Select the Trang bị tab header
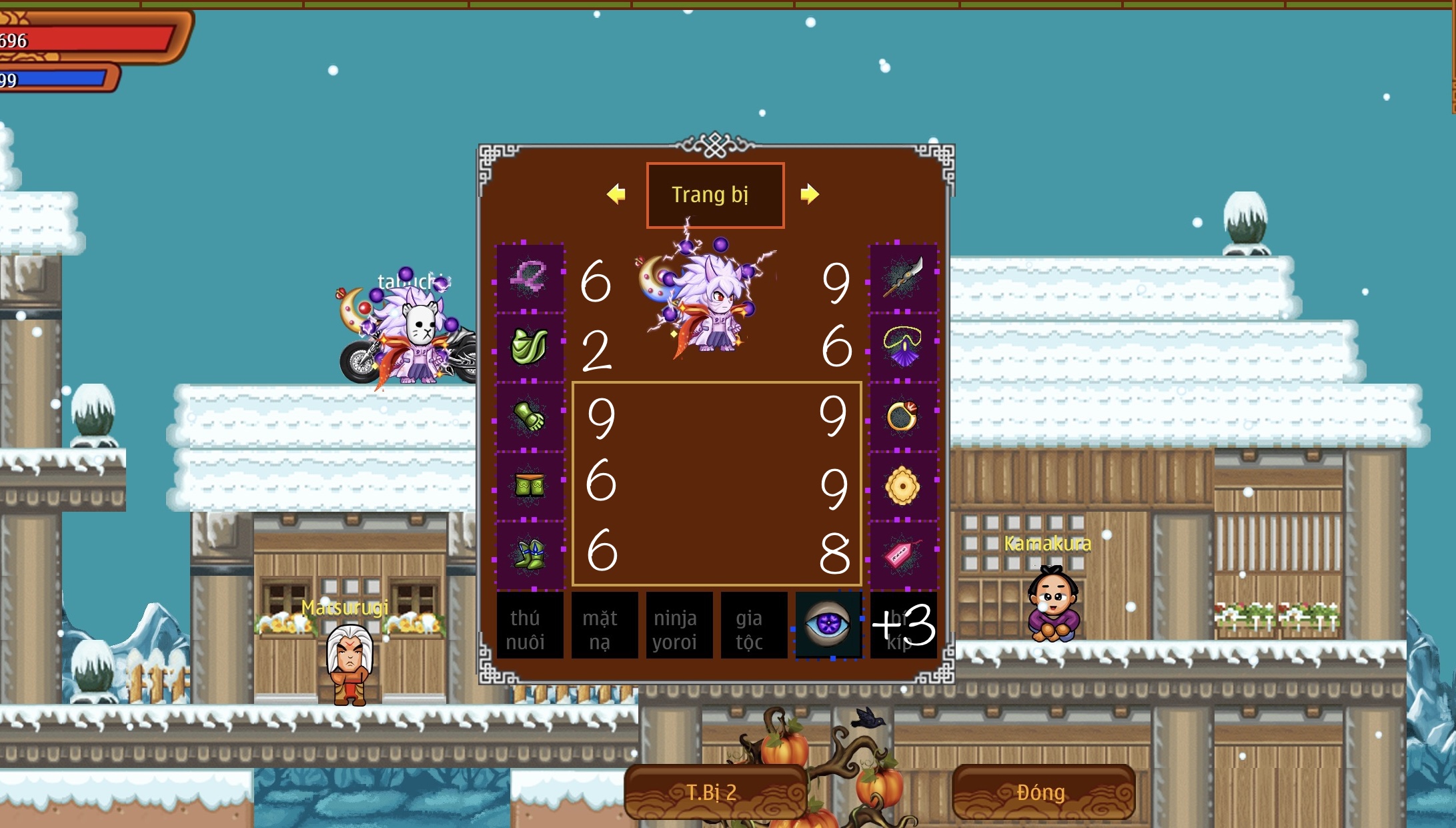Viewport: 1456px width, 828px height. click(x=715, y=195)
